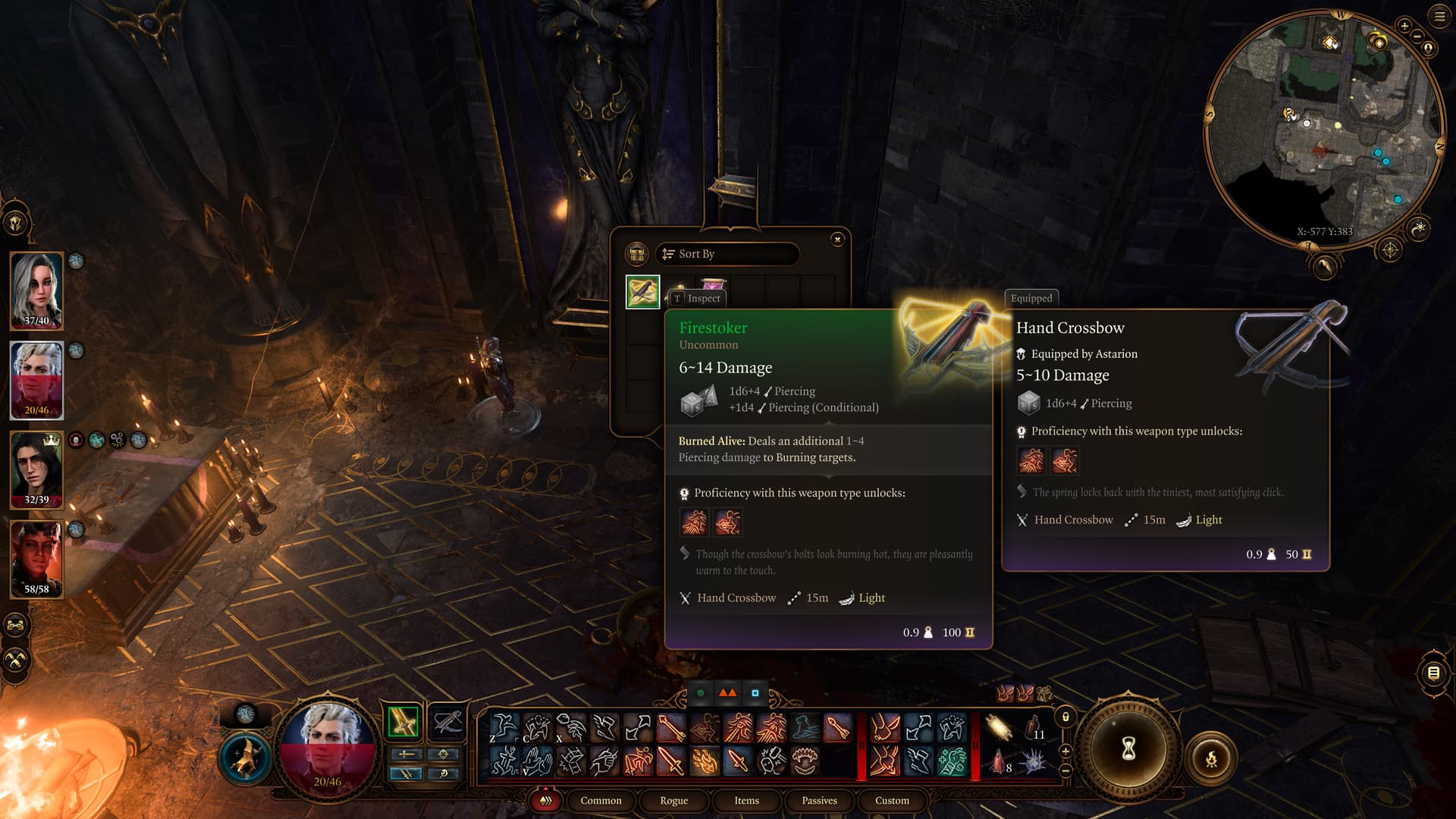Close the loot container window
This screenshot has height=819, width=1456.
click(x=837, y=240)
